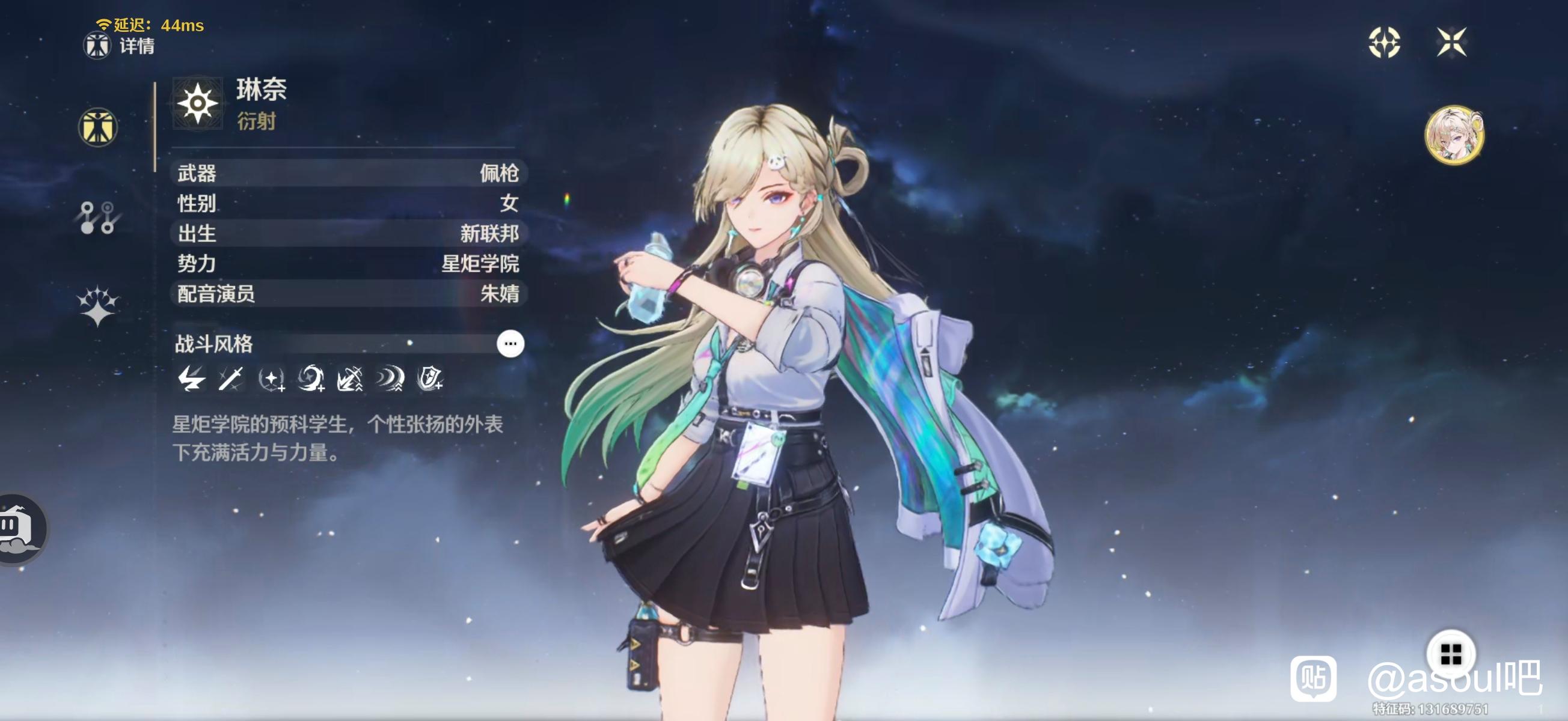The width and height of the screenshot is (1568, 721).
Task: Open the four-squares floating menu button
Action: tap(1451, 654)
